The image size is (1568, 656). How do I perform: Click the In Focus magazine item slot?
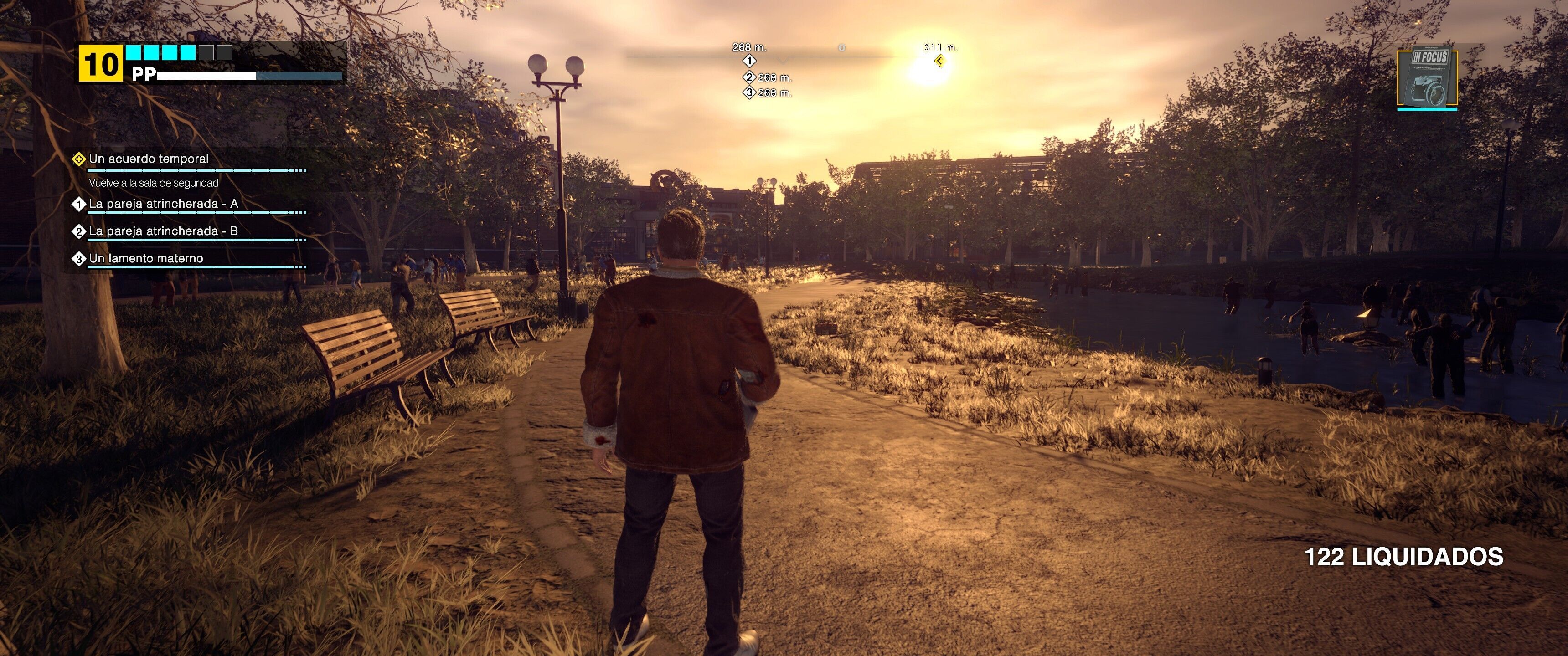[x=1427, y=78]
